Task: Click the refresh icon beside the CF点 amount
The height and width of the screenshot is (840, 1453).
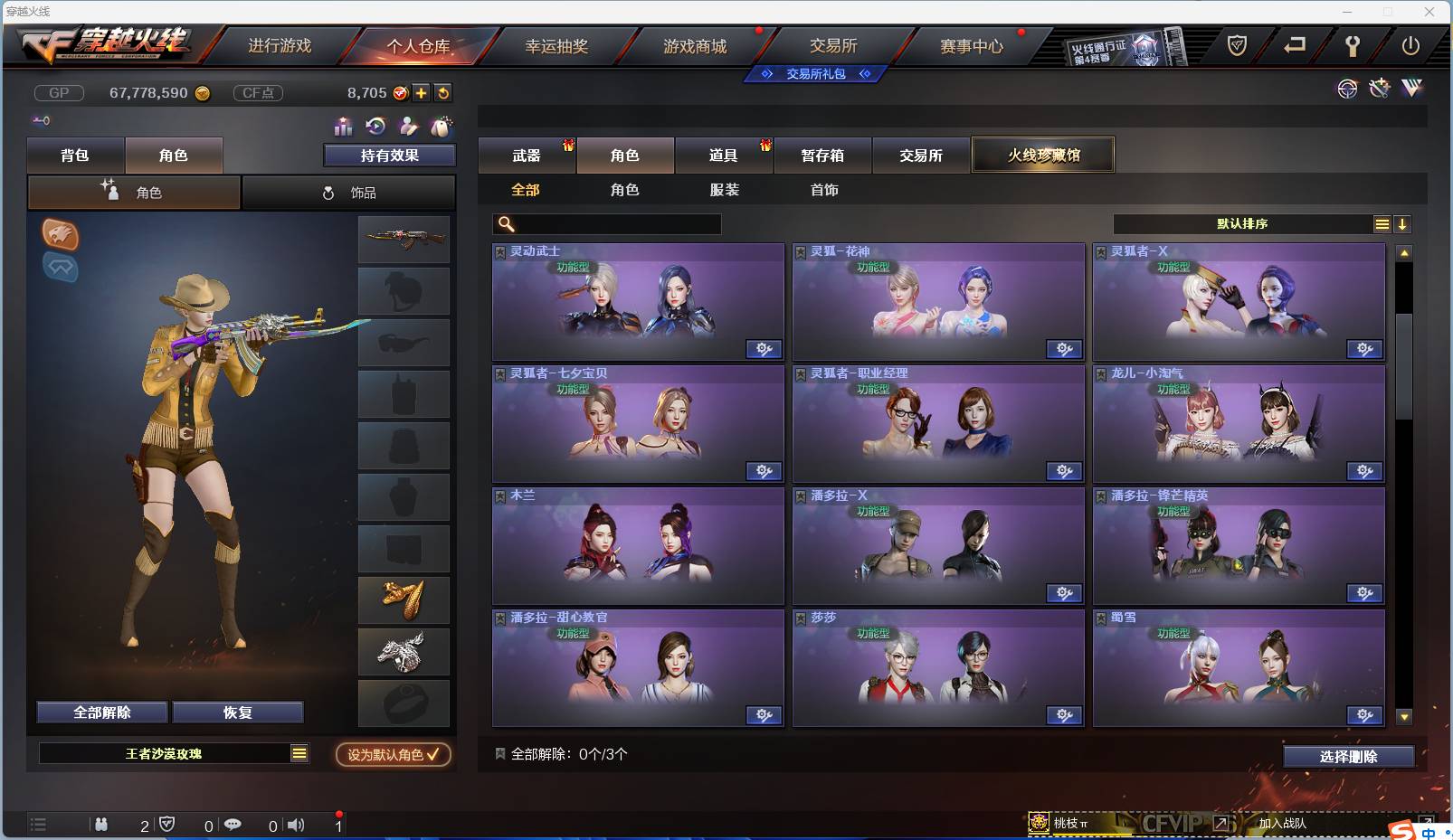Action: tap(443, 92)
